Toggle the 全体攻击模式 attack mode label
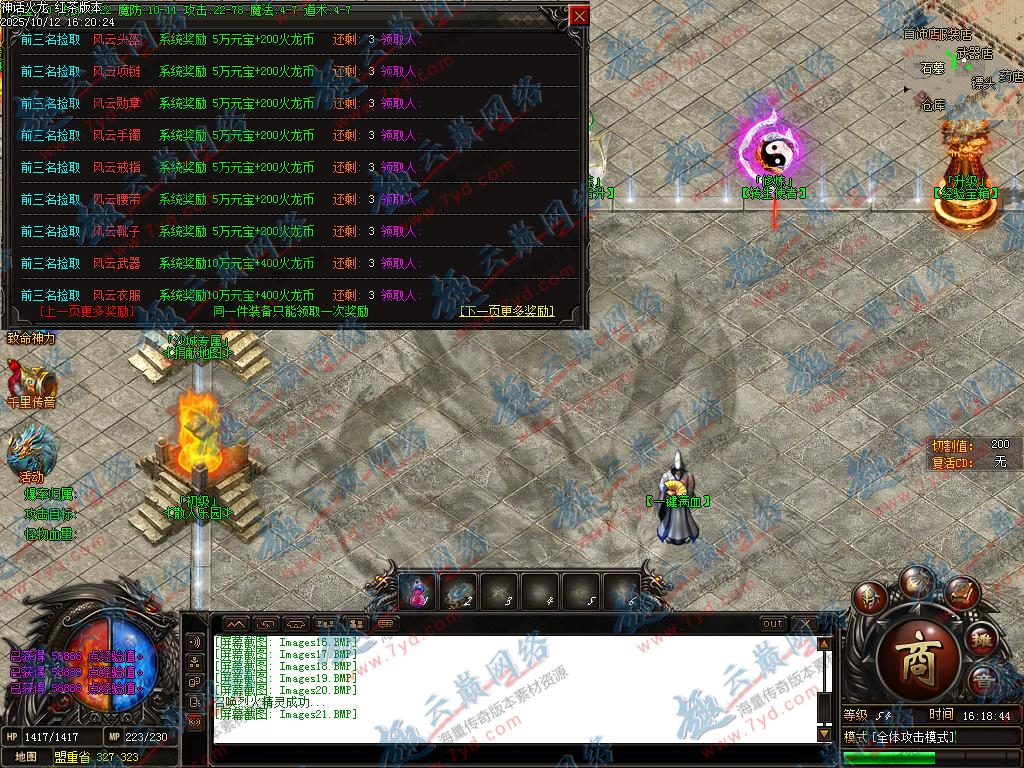The width and height of the screenshot is (1024, 768). [914, 737]
